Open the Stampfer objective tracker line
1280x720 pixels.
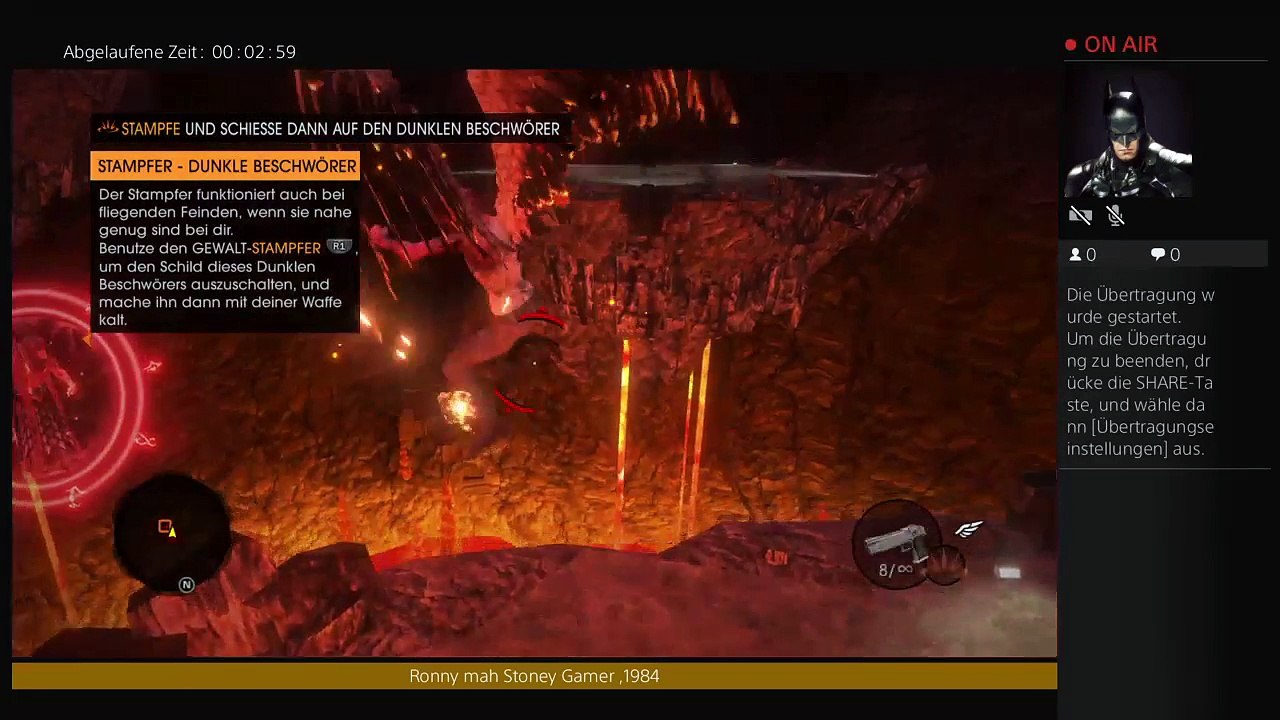click(x=330, y=129)
